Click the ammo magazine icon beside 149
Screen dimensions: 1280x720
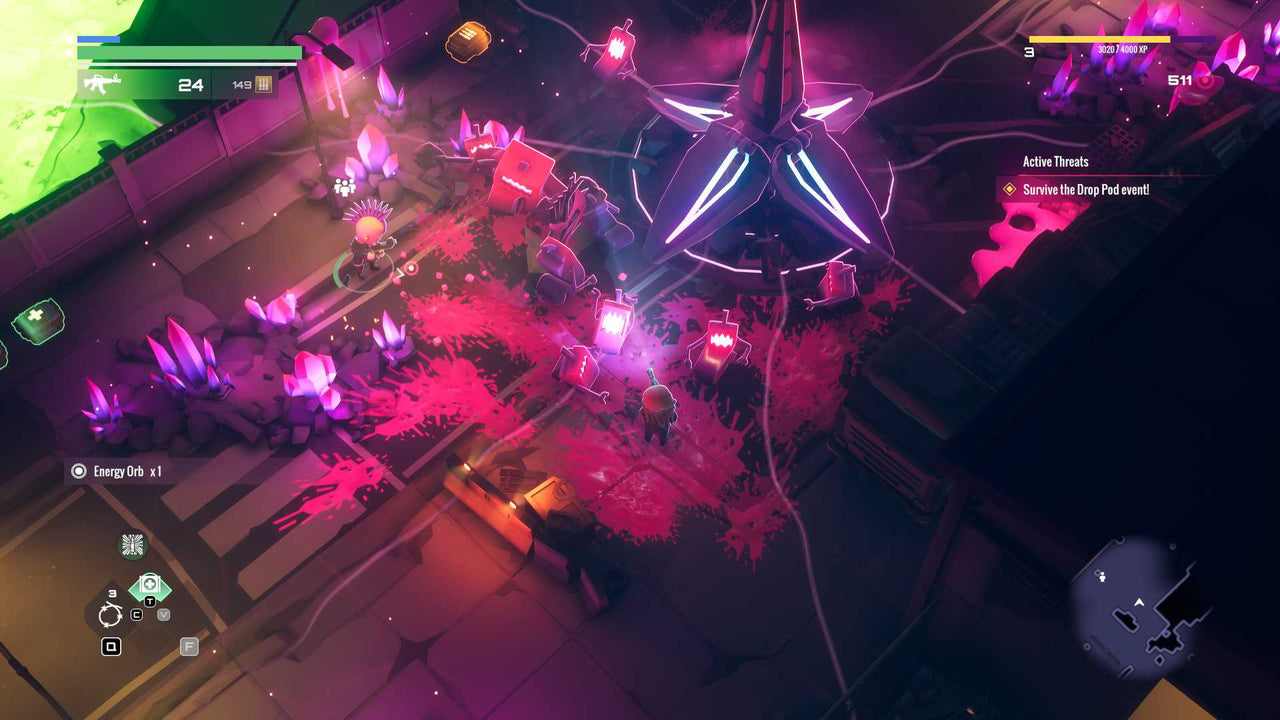click(x=262, y=86)
